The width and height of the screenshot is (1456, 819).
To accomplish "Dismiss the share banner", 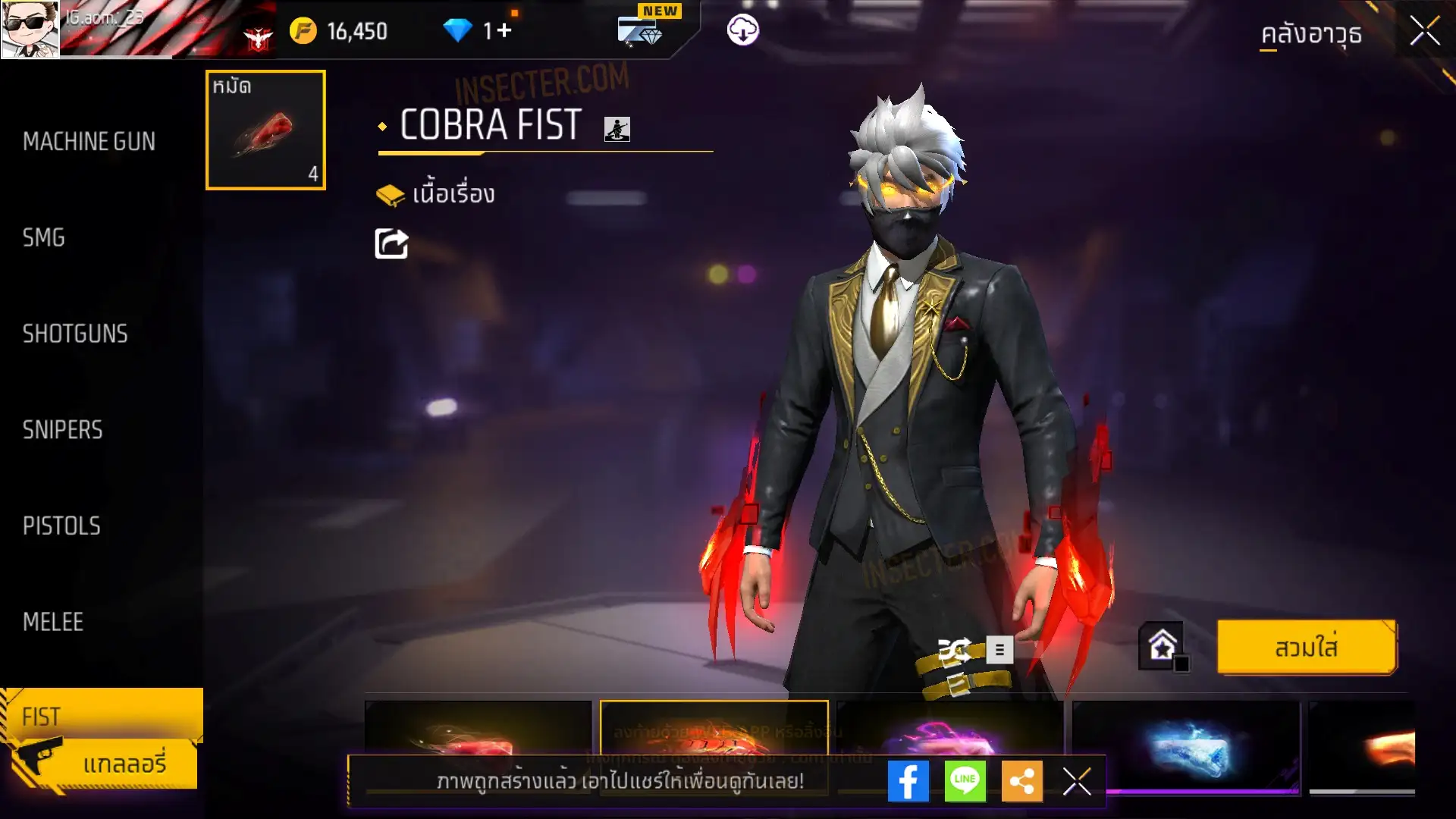I will 1077,781.
